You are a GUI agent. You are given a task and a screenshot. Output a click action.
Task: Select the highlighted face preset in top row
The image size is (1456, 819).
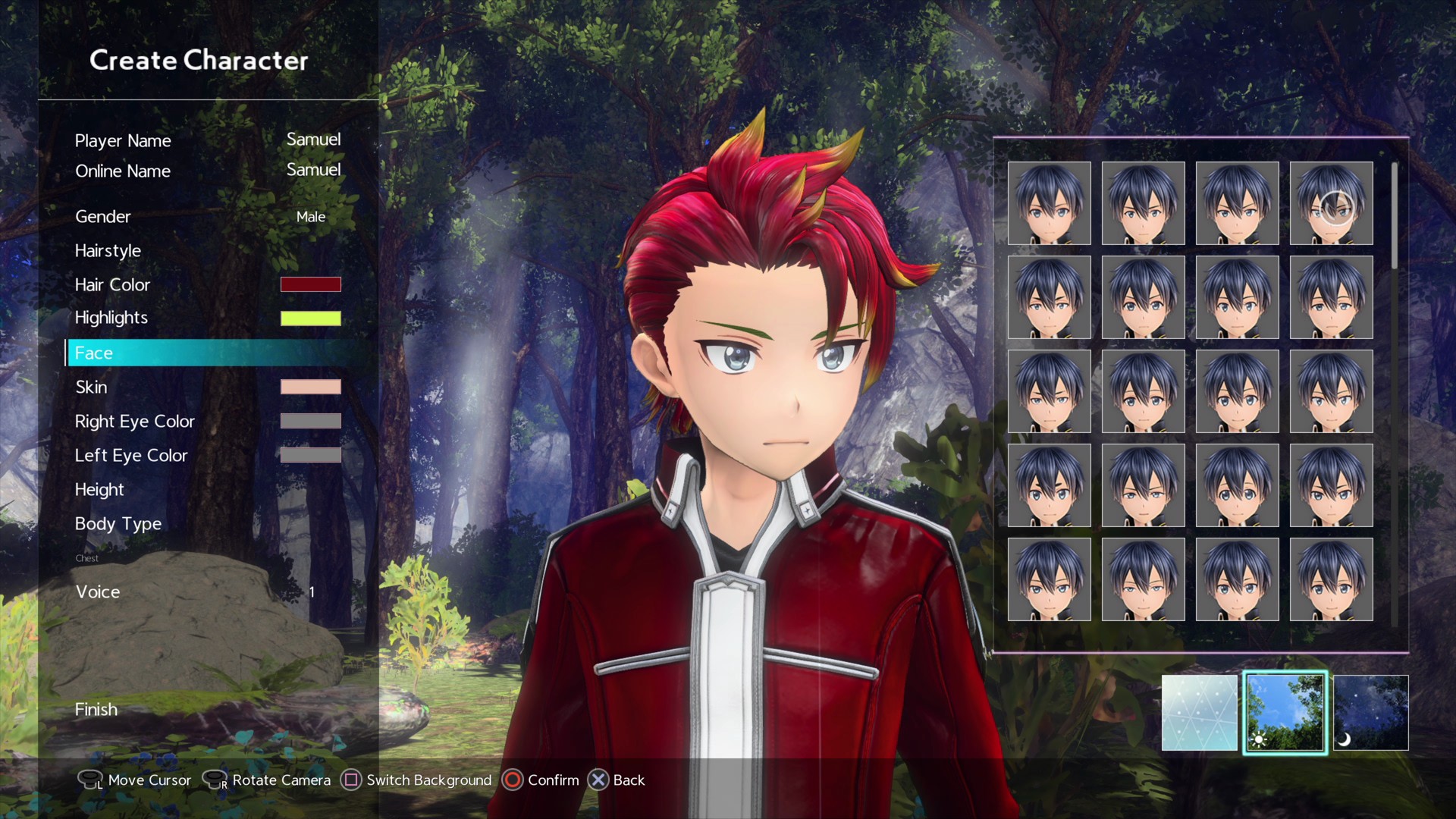coord(1332,202)
